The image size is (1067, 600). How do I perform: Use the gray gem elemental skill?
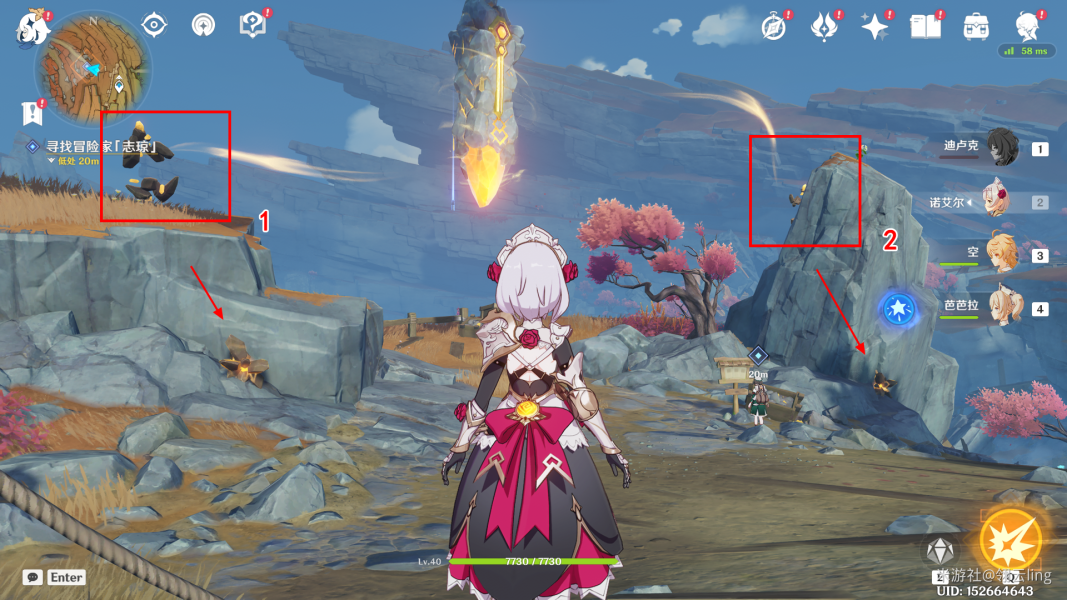coord(939,552)
